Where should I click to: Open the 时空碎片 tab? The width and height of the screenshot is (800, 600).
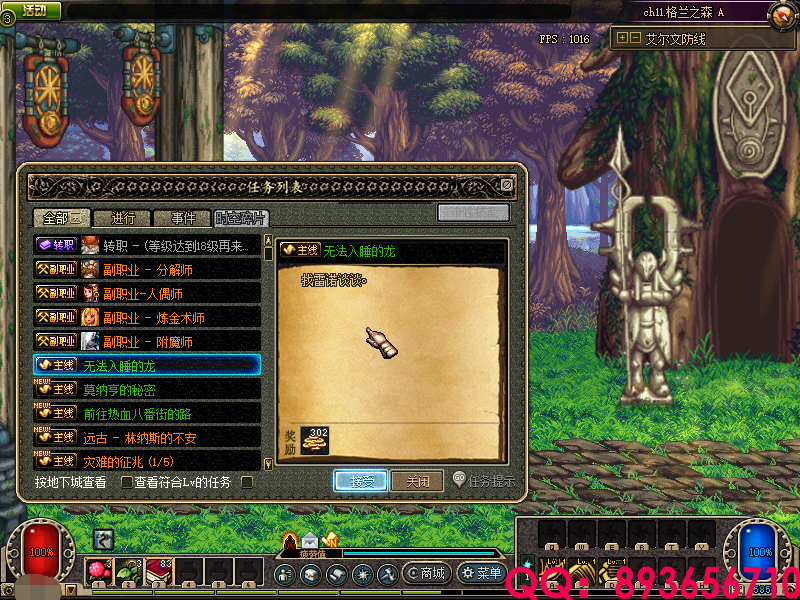(x=241, y=218)
